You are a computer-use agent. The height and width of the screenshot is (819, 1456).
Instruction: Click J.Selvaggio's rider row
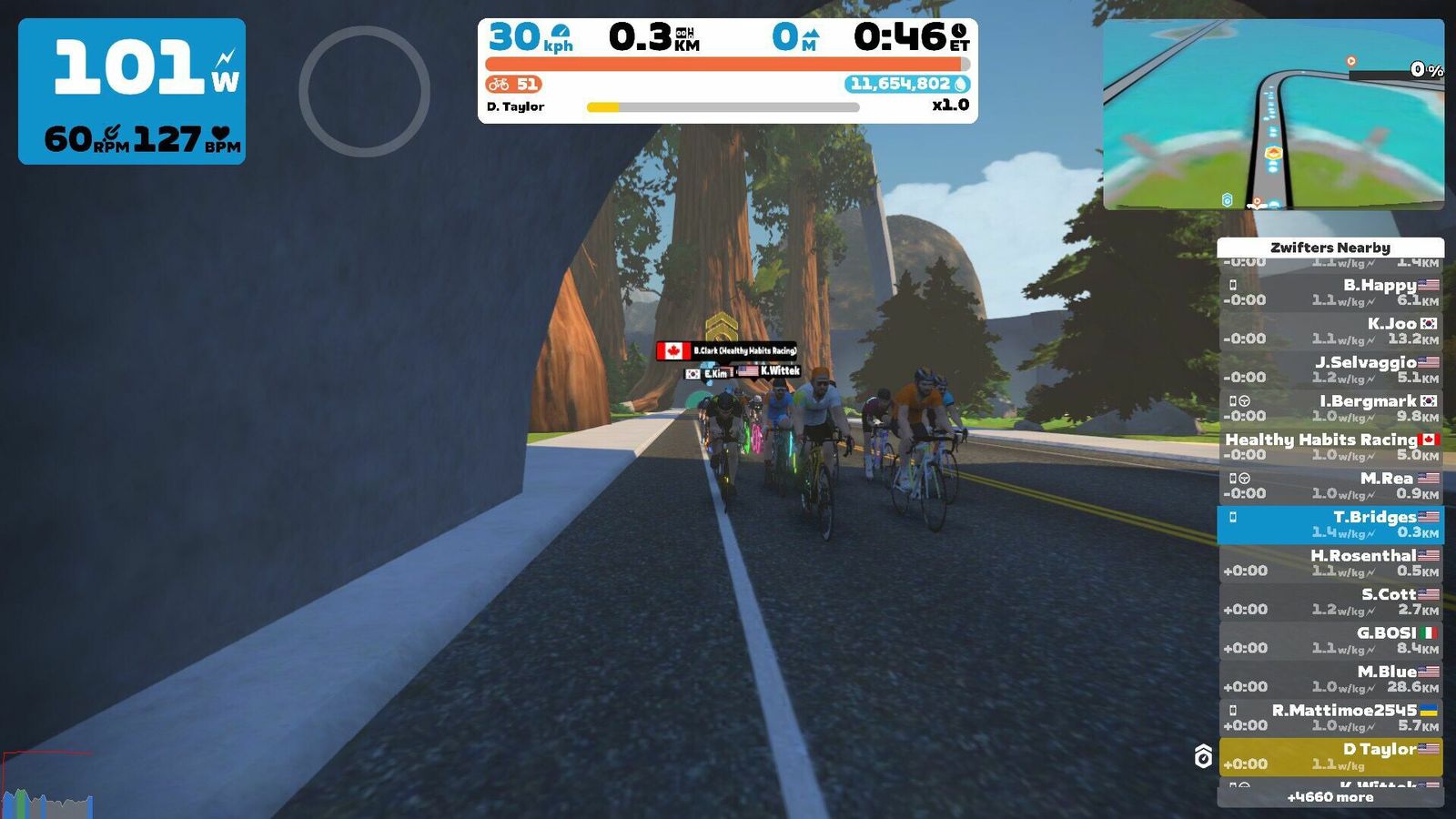point(1330,369)
